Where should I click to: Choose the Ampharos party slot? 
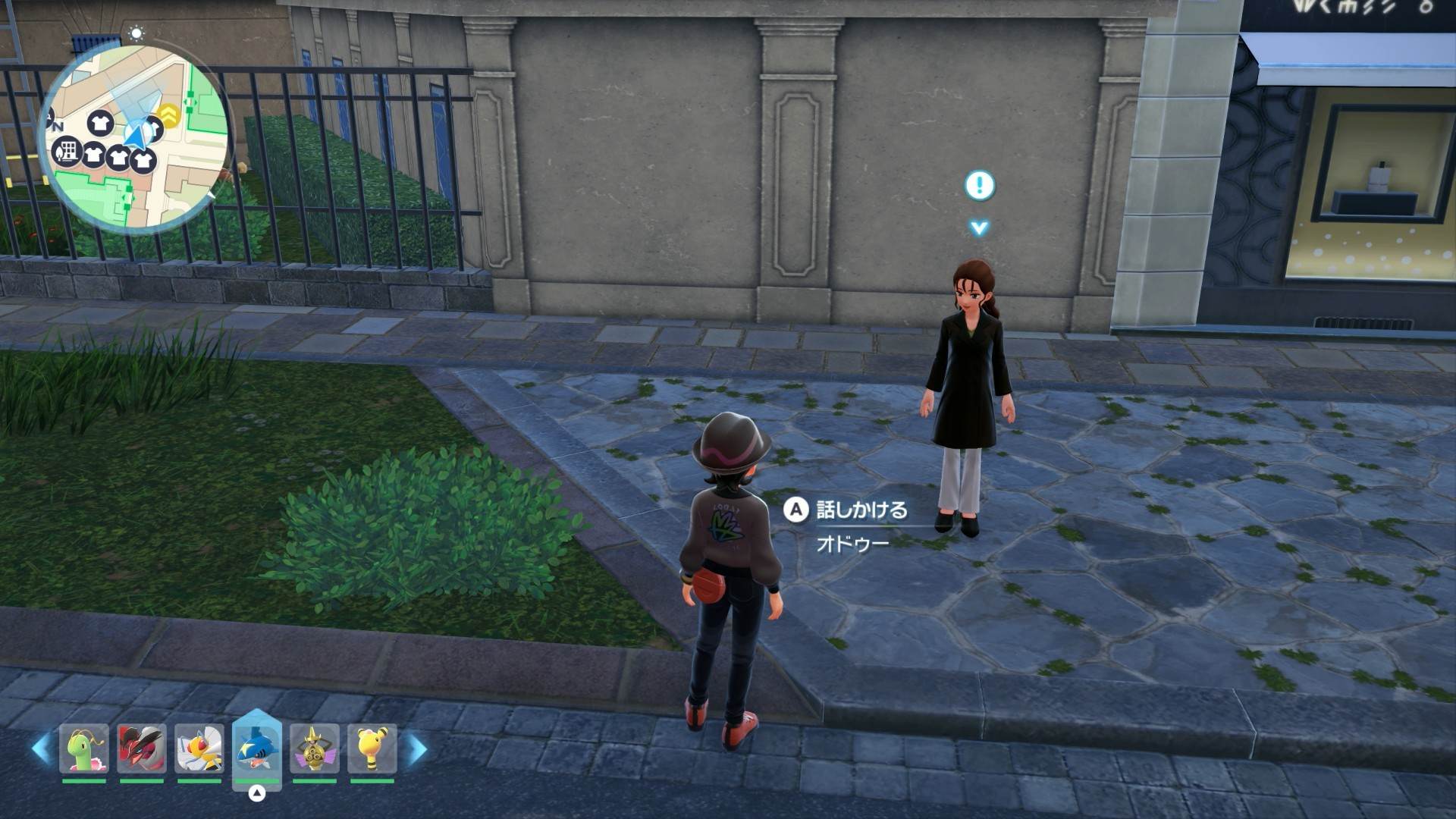[x=372, y=749]
